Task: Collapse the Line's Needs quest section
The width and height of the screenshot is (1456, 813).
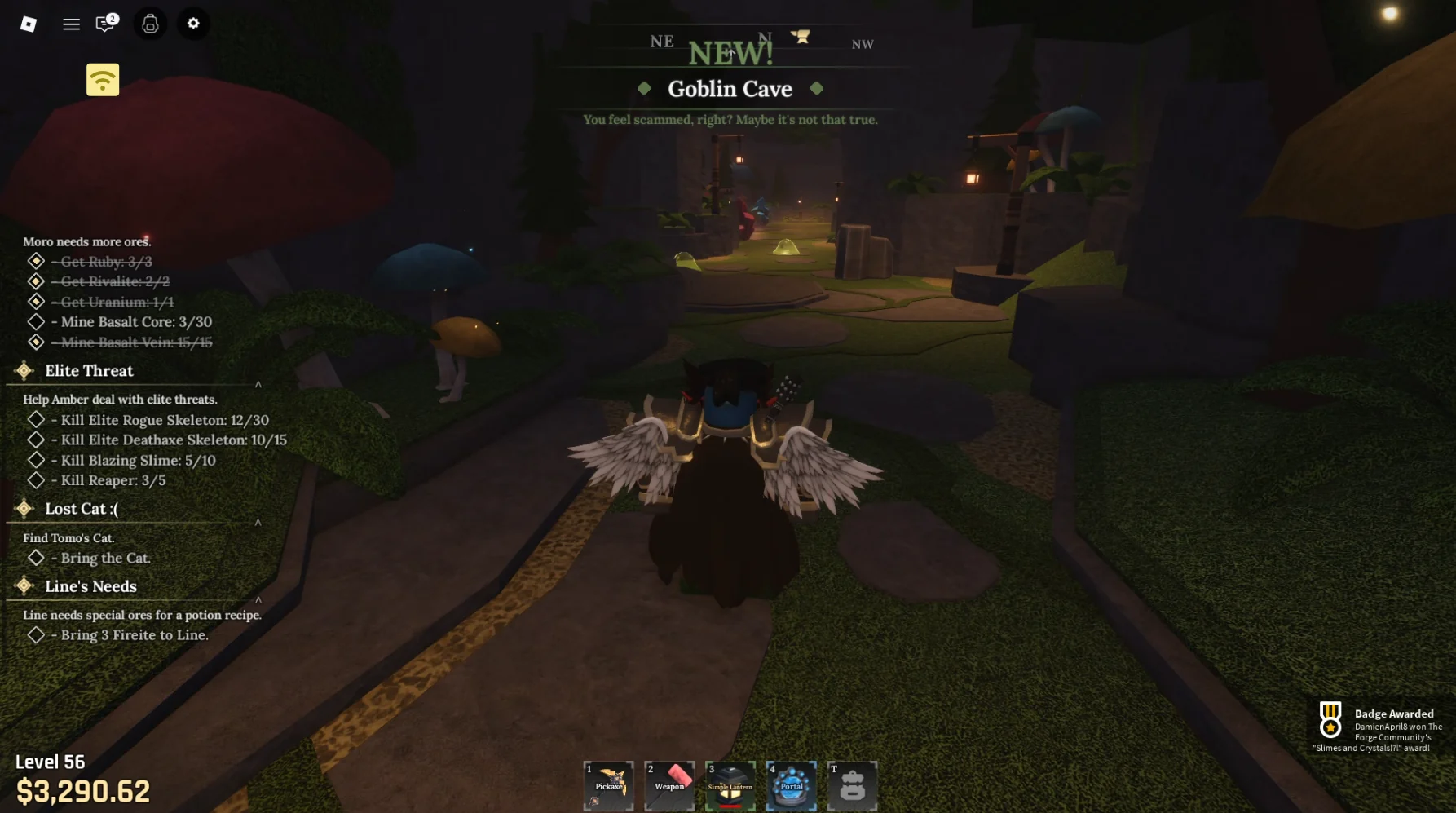Action: click(x=258, y=599)
